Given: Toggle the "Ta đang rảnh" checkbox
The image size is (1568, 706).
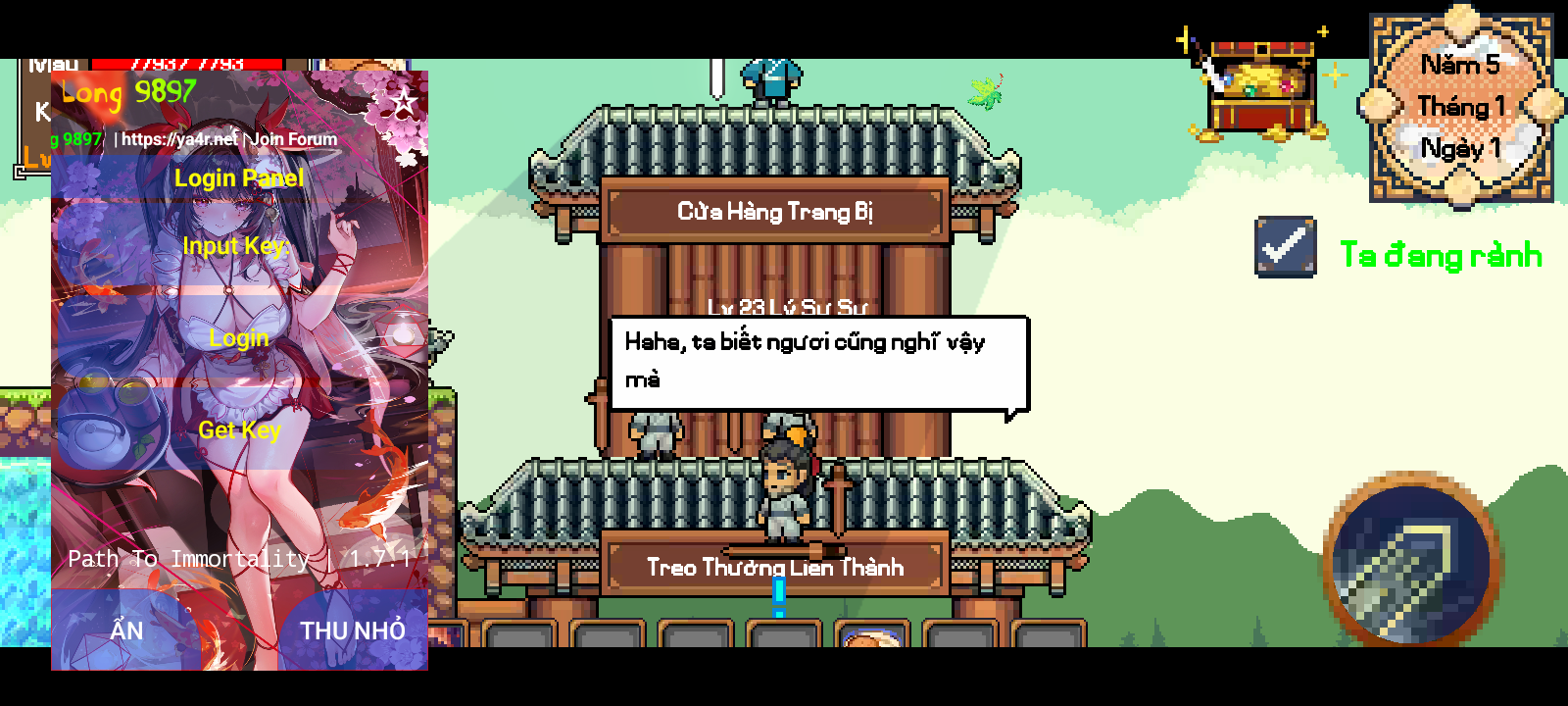Looking at the screenshot, I should [x=1286, y=246].
